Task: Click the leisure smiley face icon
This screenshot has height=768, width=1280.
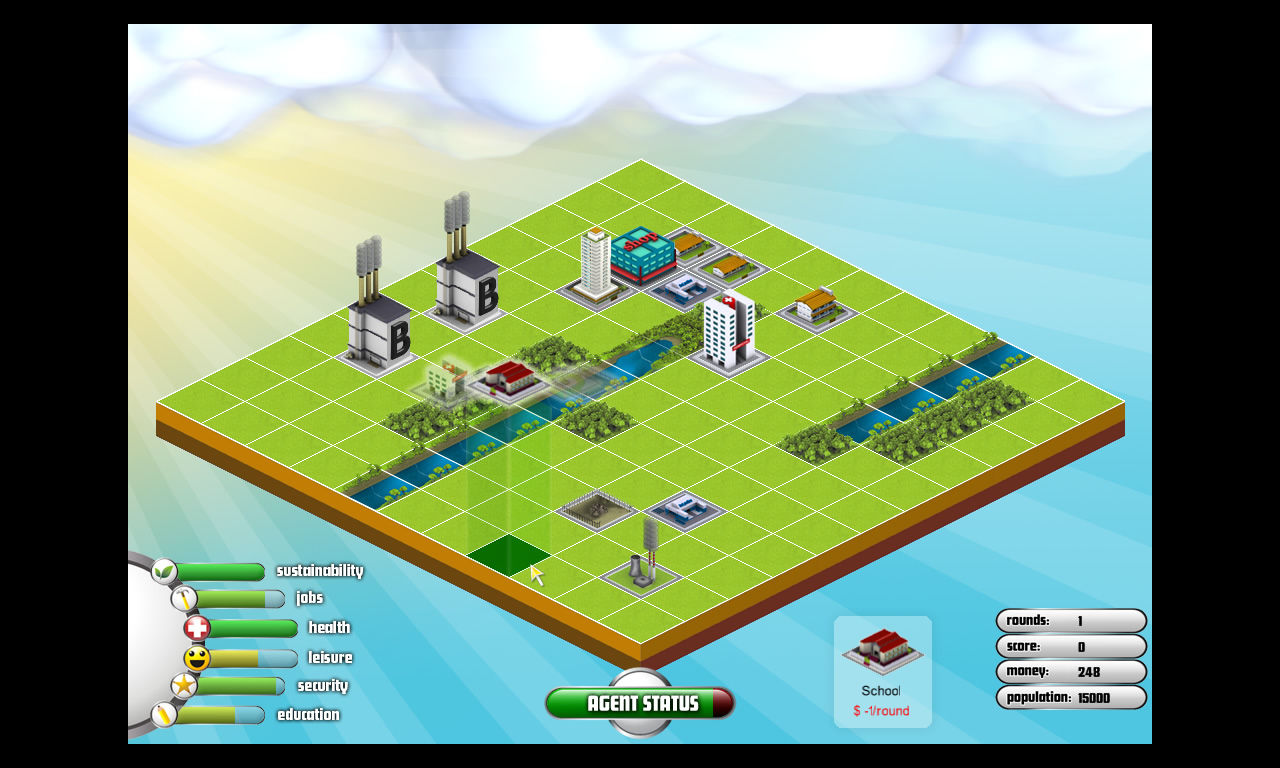Action: [x=200, y=657]
